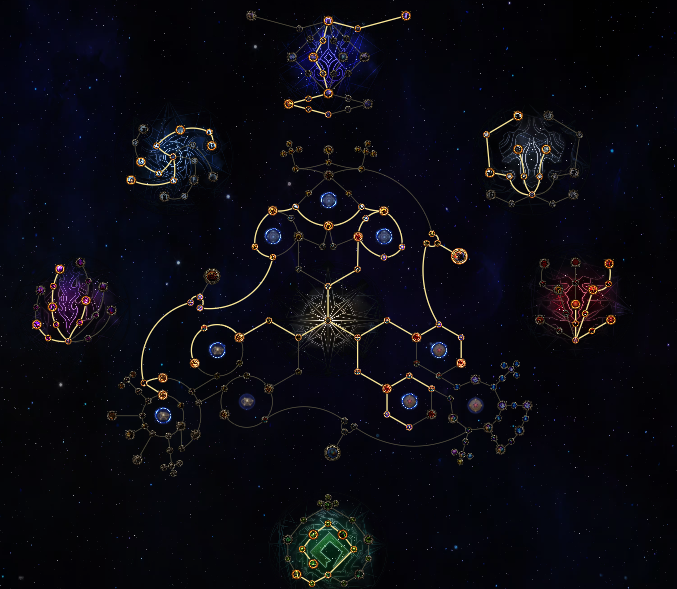Inspect the silver-white emblem cluster
This screenshot has height=589, width=677.
[530, 158]
